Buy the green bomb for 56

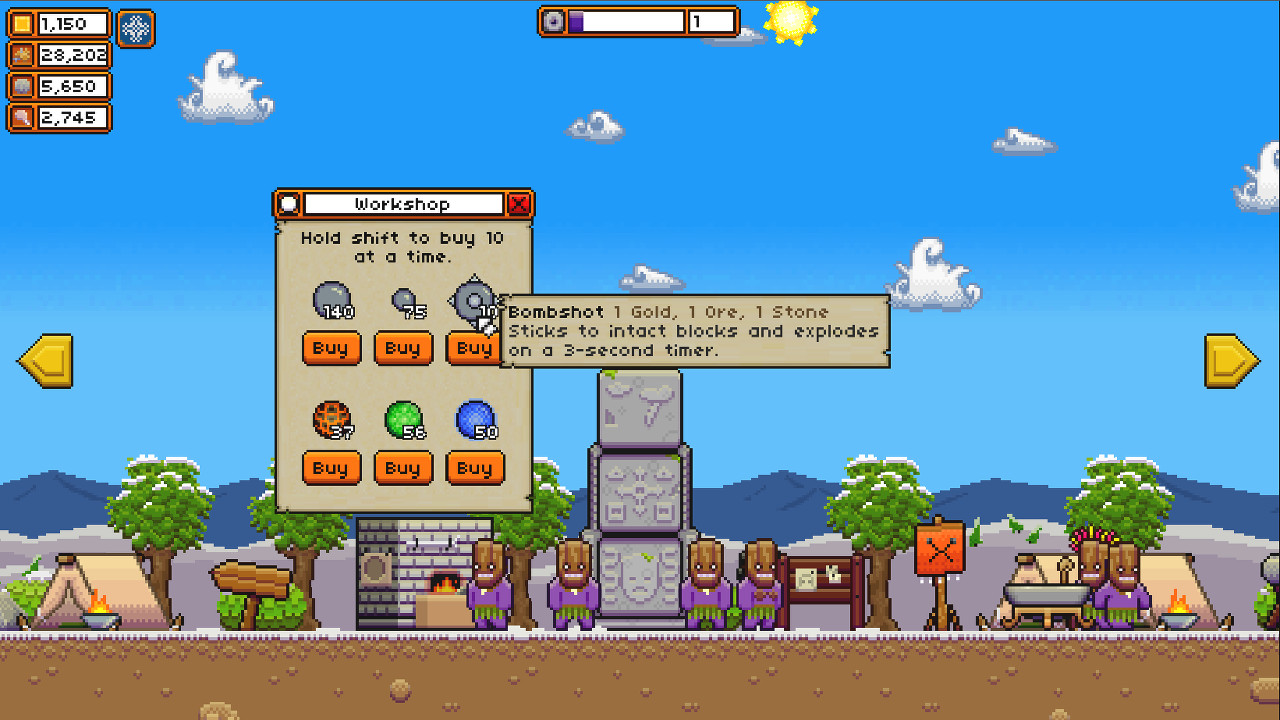403,468
